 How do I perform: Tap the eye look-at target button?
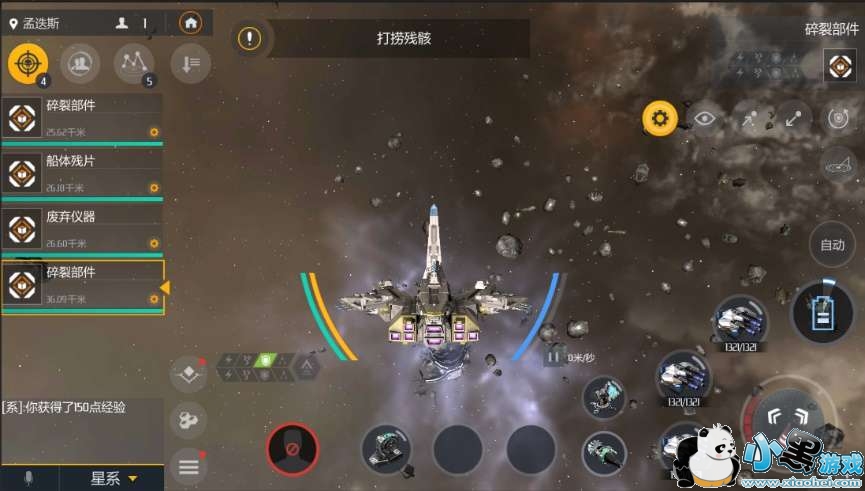[x=705, y=119]
